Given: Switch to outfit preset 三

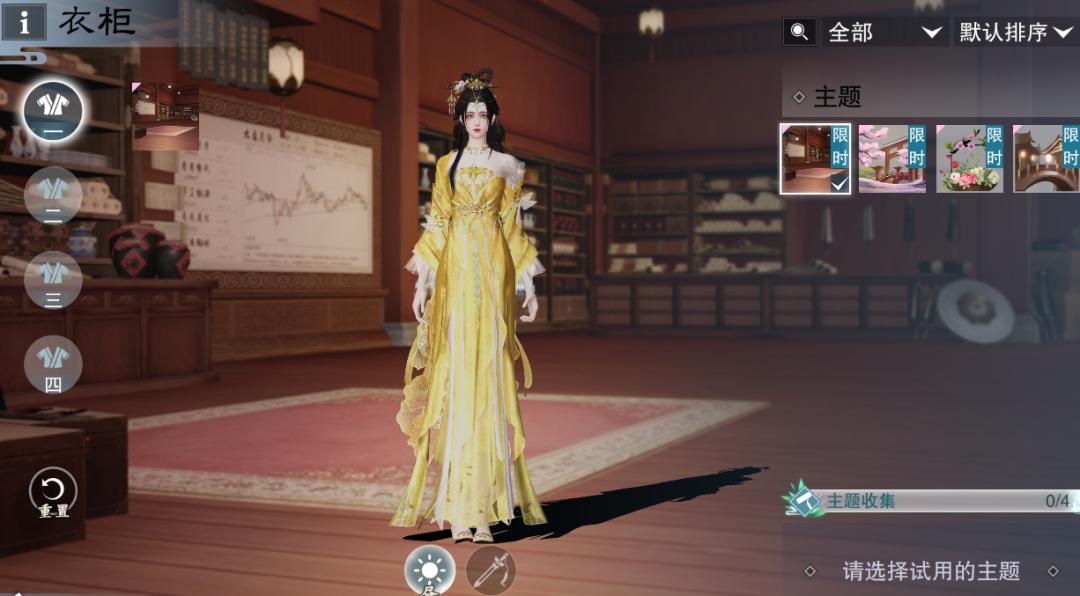Looking at the screenshot, I should pos(53,280).
